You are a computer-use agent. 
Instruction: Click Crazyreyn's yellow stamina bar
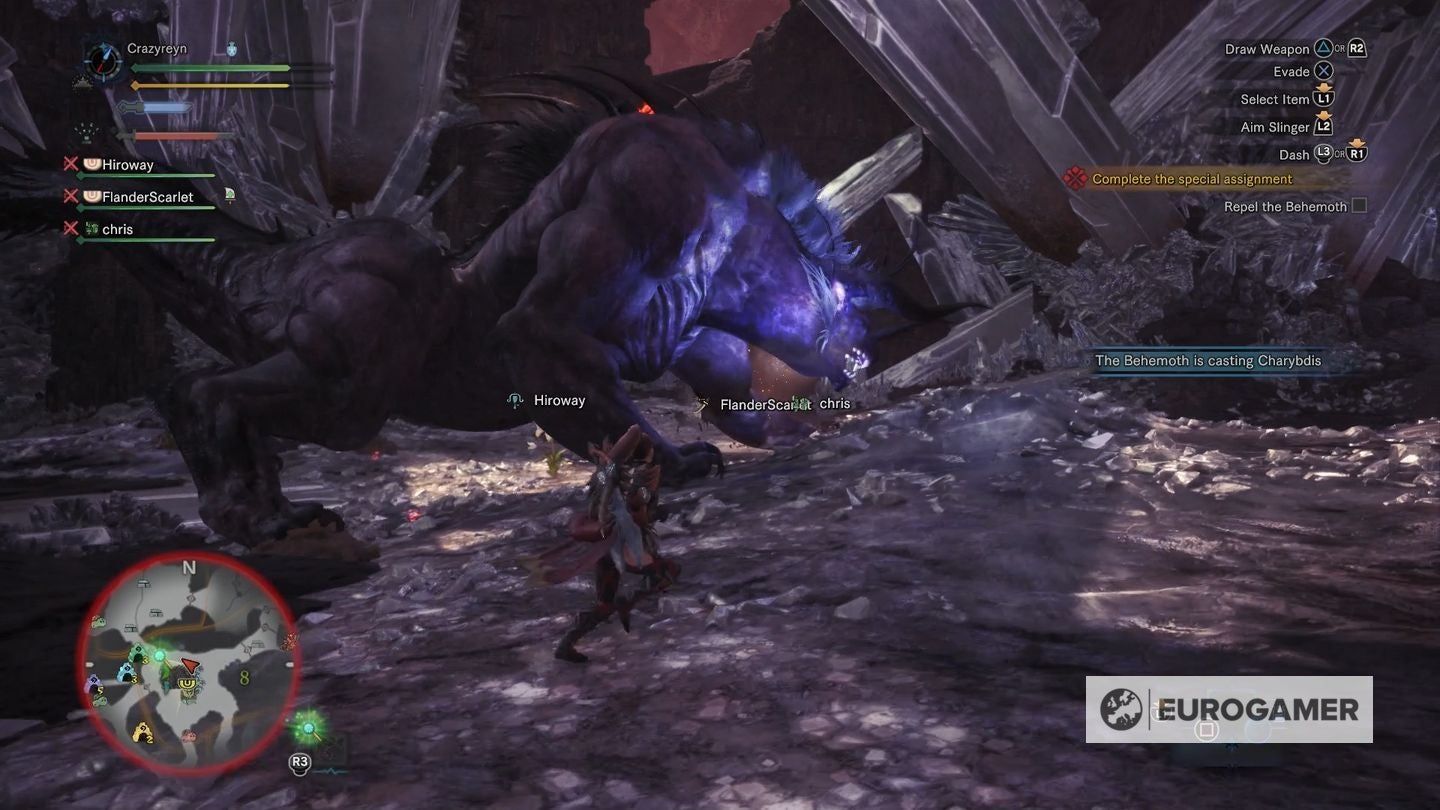209,86
